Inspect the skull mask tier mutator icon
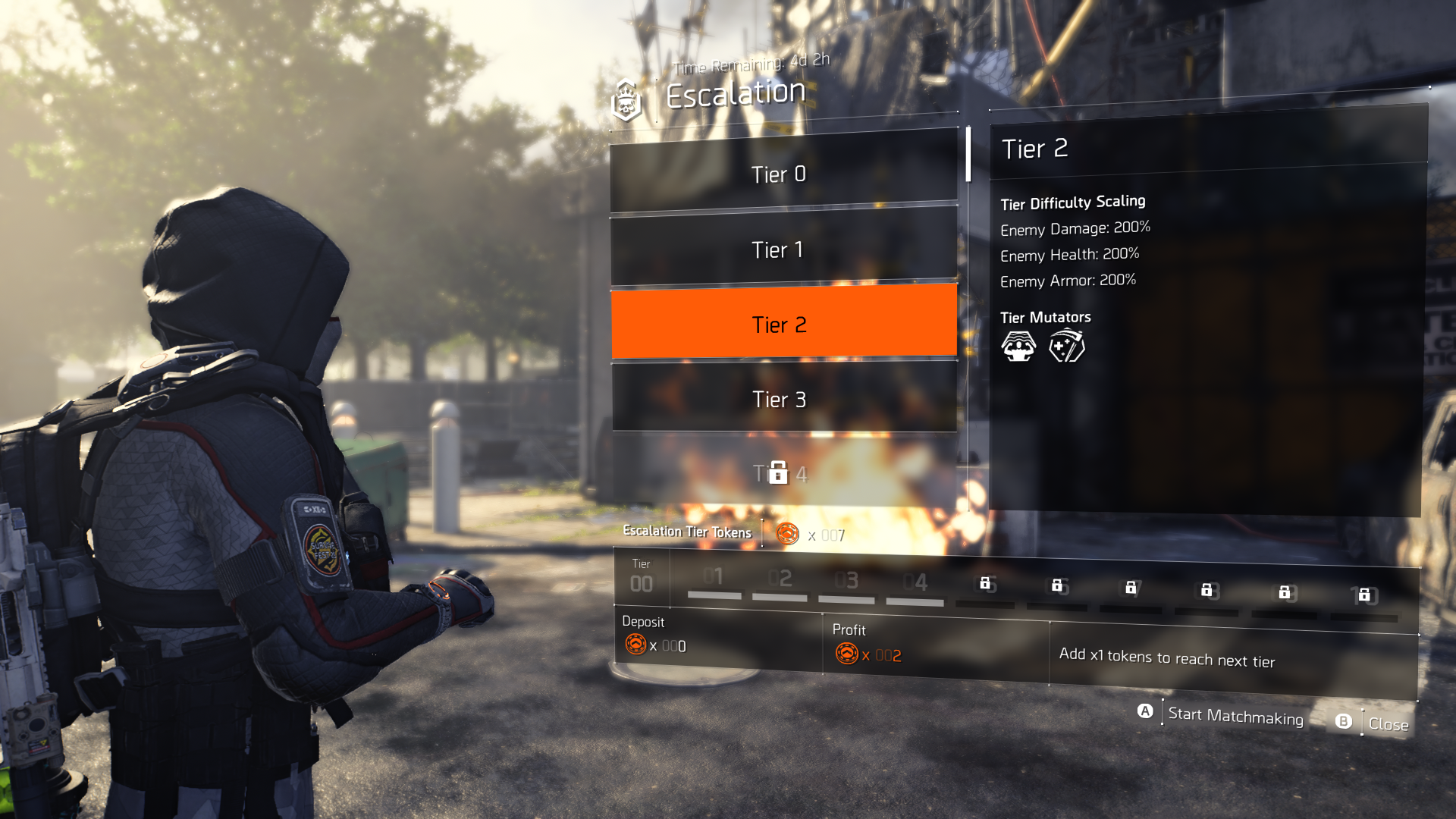This screenshot has width=1456, height=819. coord(1018,347)
